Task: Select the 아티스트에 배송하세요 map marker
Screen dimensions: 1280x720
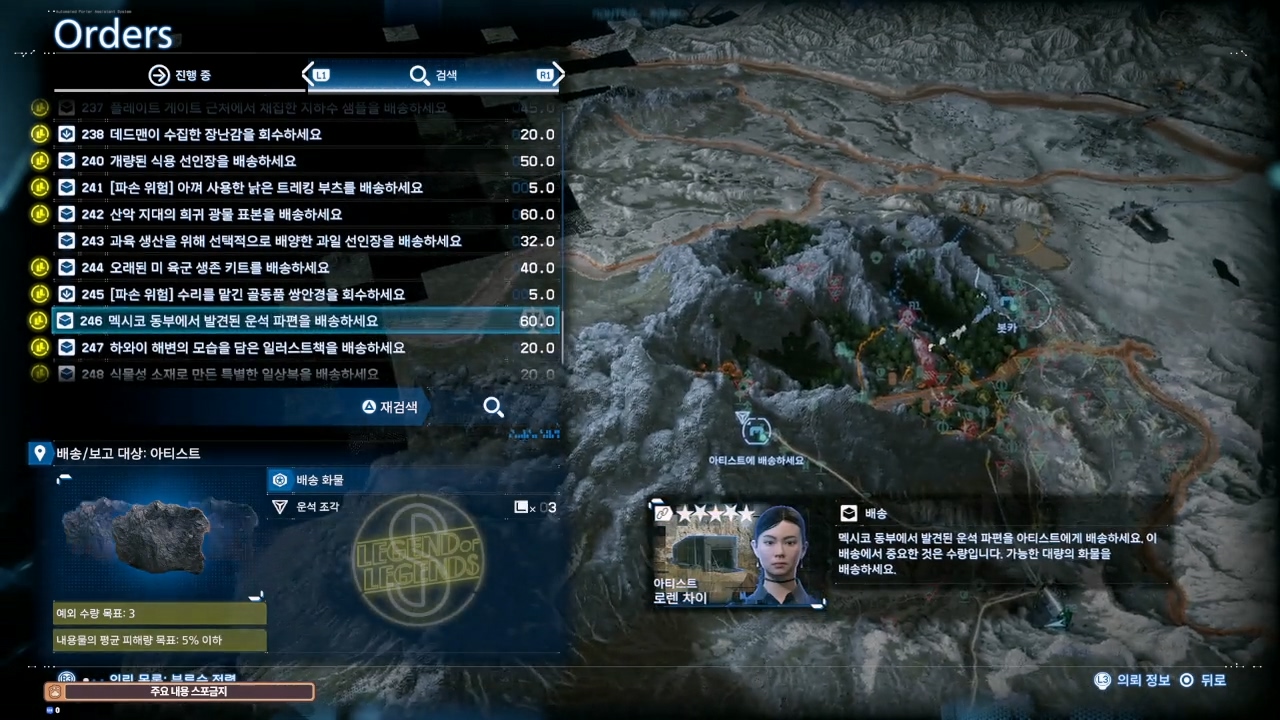Action: coord(757,432)
